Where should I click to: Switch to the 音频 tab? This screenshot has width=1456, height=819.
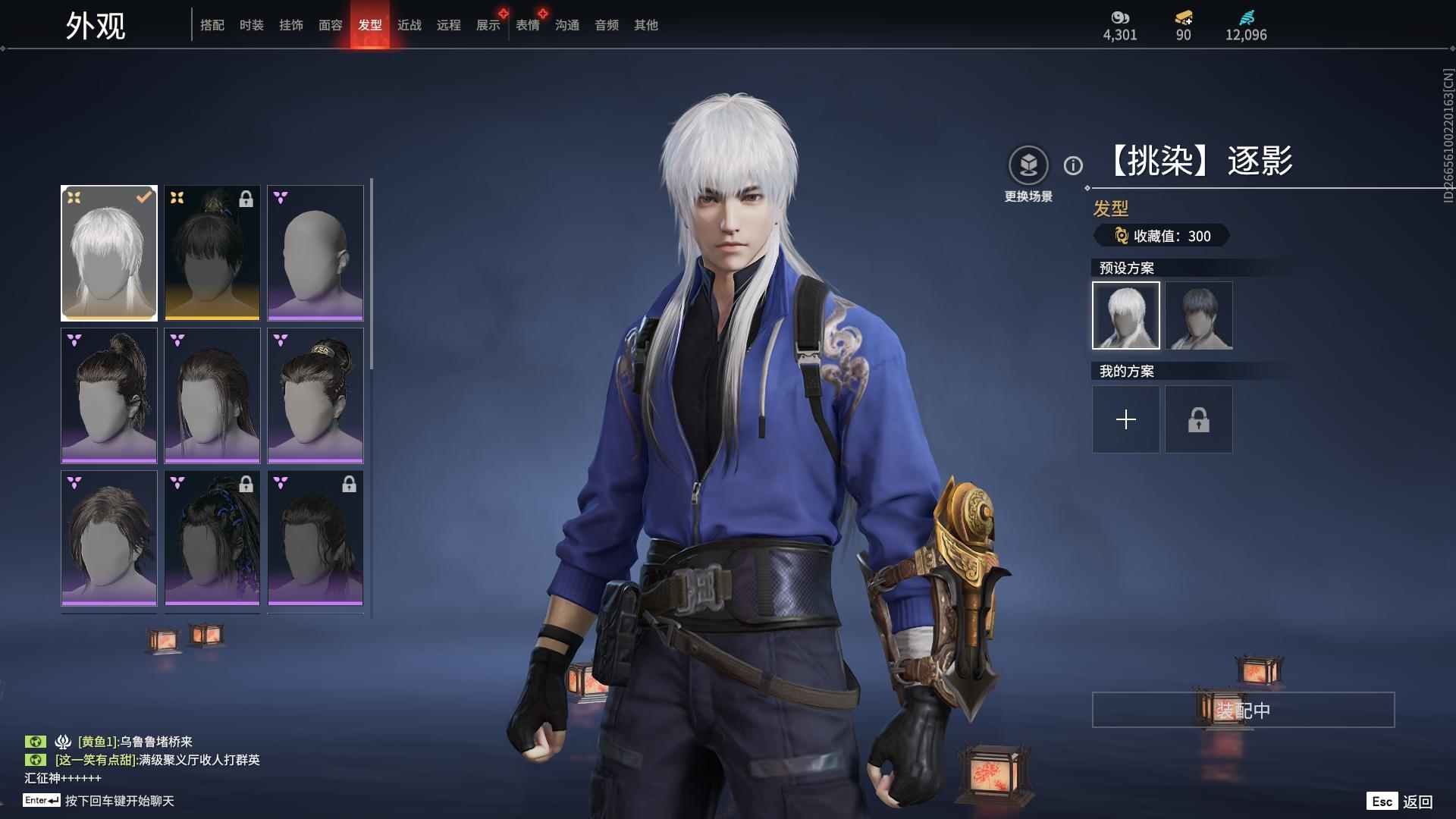pyautogui.click(x=607, y=25)
